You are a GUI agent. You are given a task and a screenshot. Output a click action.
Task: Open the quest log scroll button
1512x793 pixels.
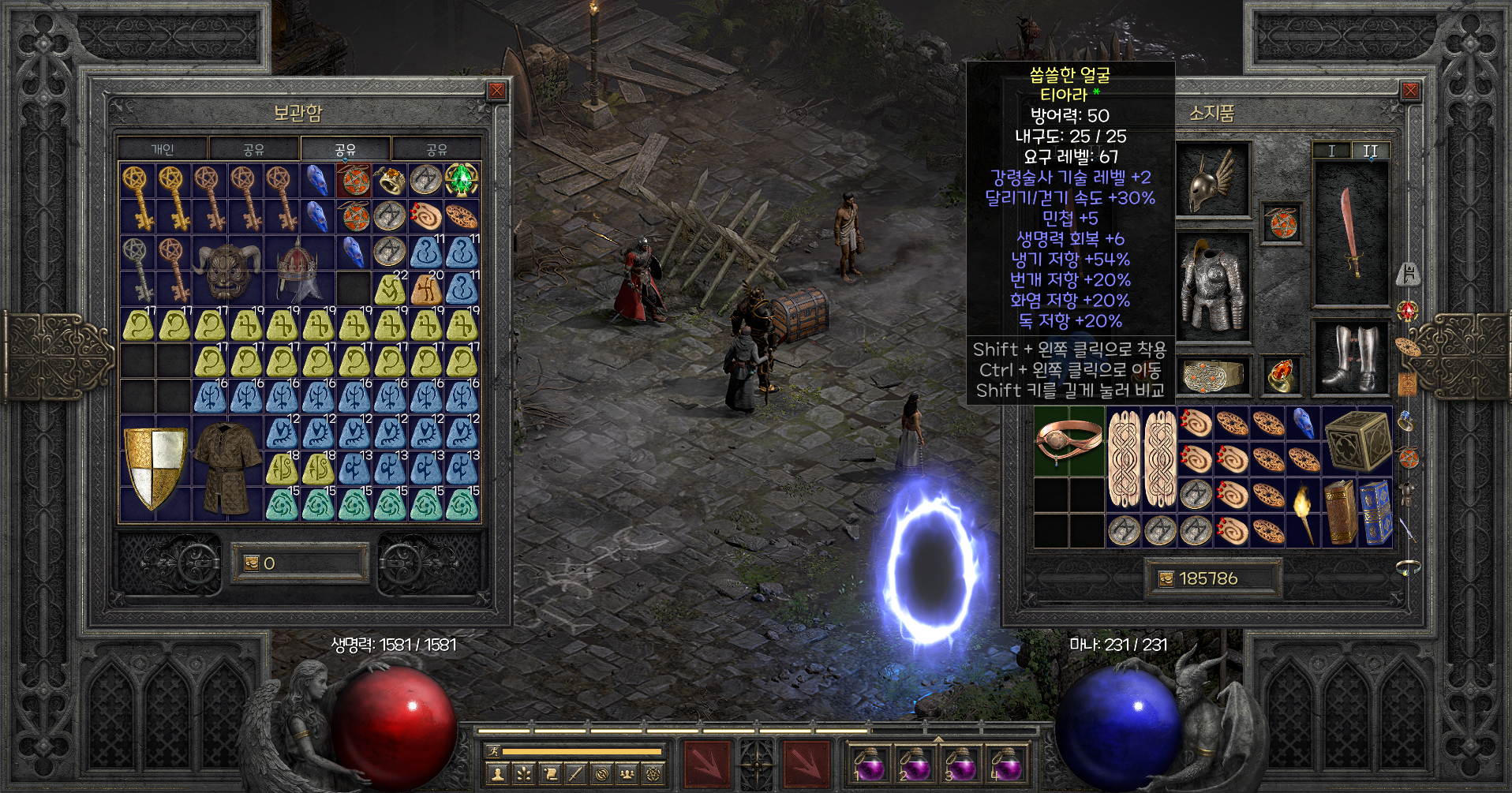tap(551, 774)
